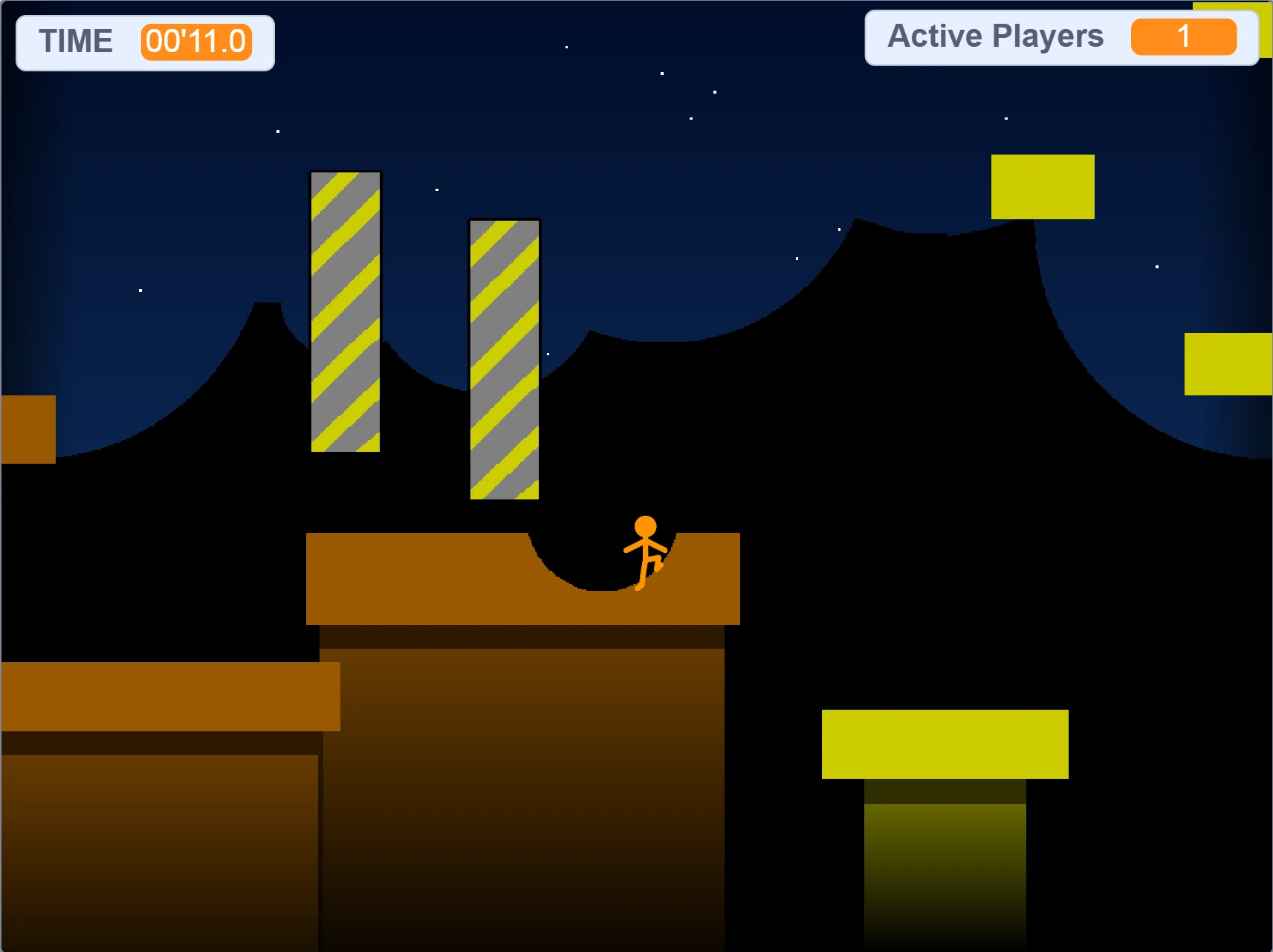Click the orange stick figure character
This screenshot has height=952, width=1273.
645,554
